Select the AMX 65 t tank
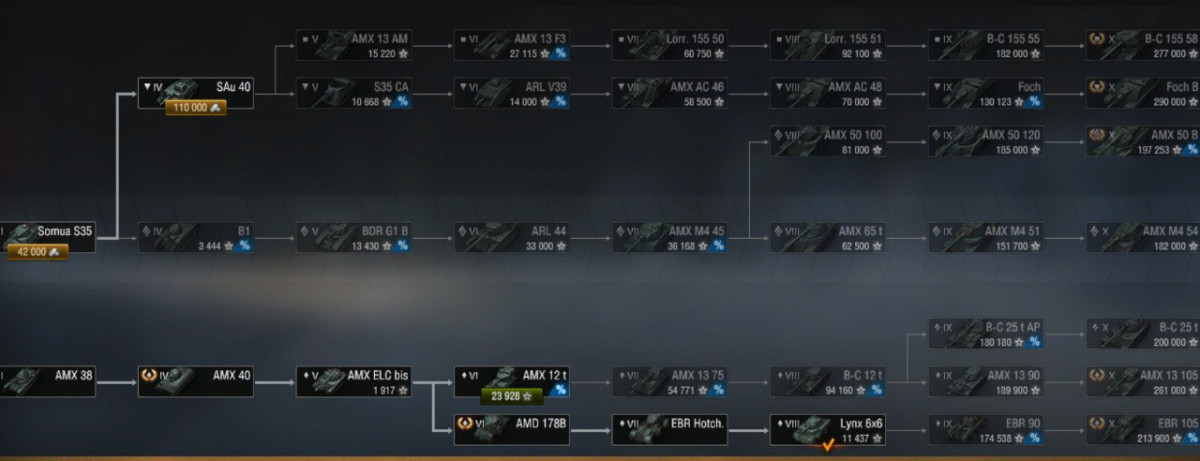Screen dimensions: 1200x461 (828, 237)
